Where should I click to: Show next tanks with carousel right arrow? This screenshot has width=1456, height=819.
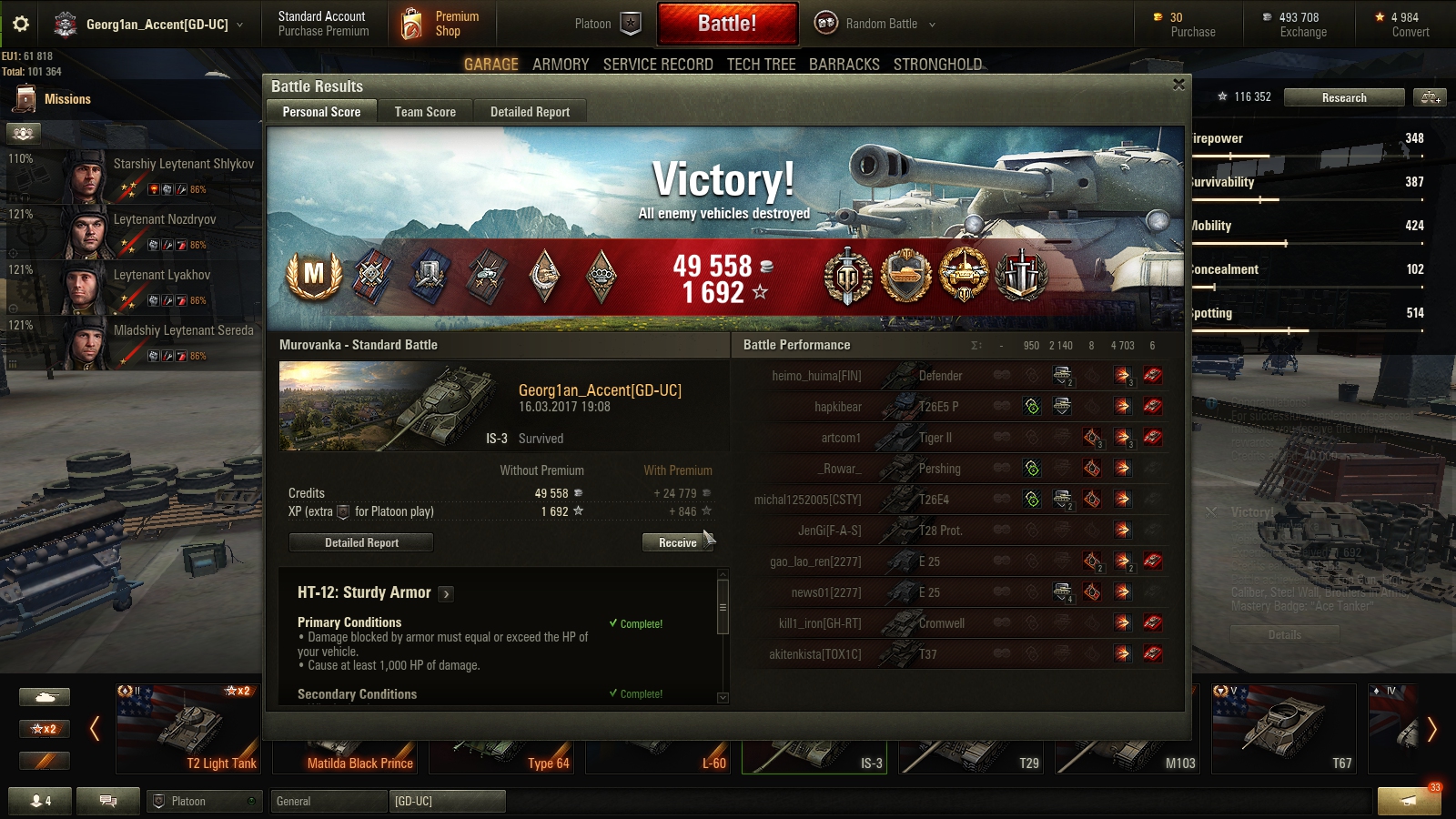coord(1431,729)
